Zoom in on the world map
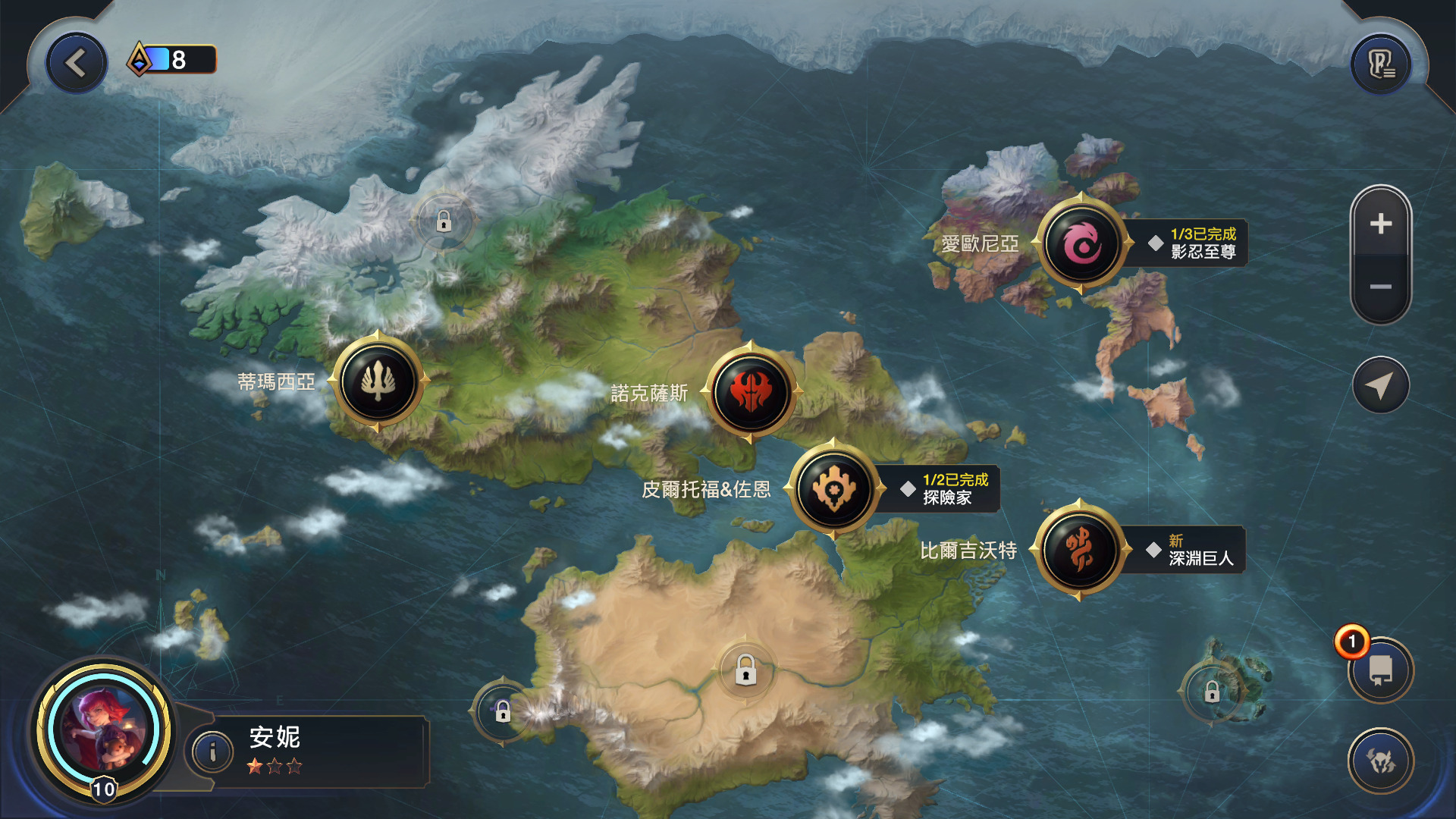 coord(1380,223)
